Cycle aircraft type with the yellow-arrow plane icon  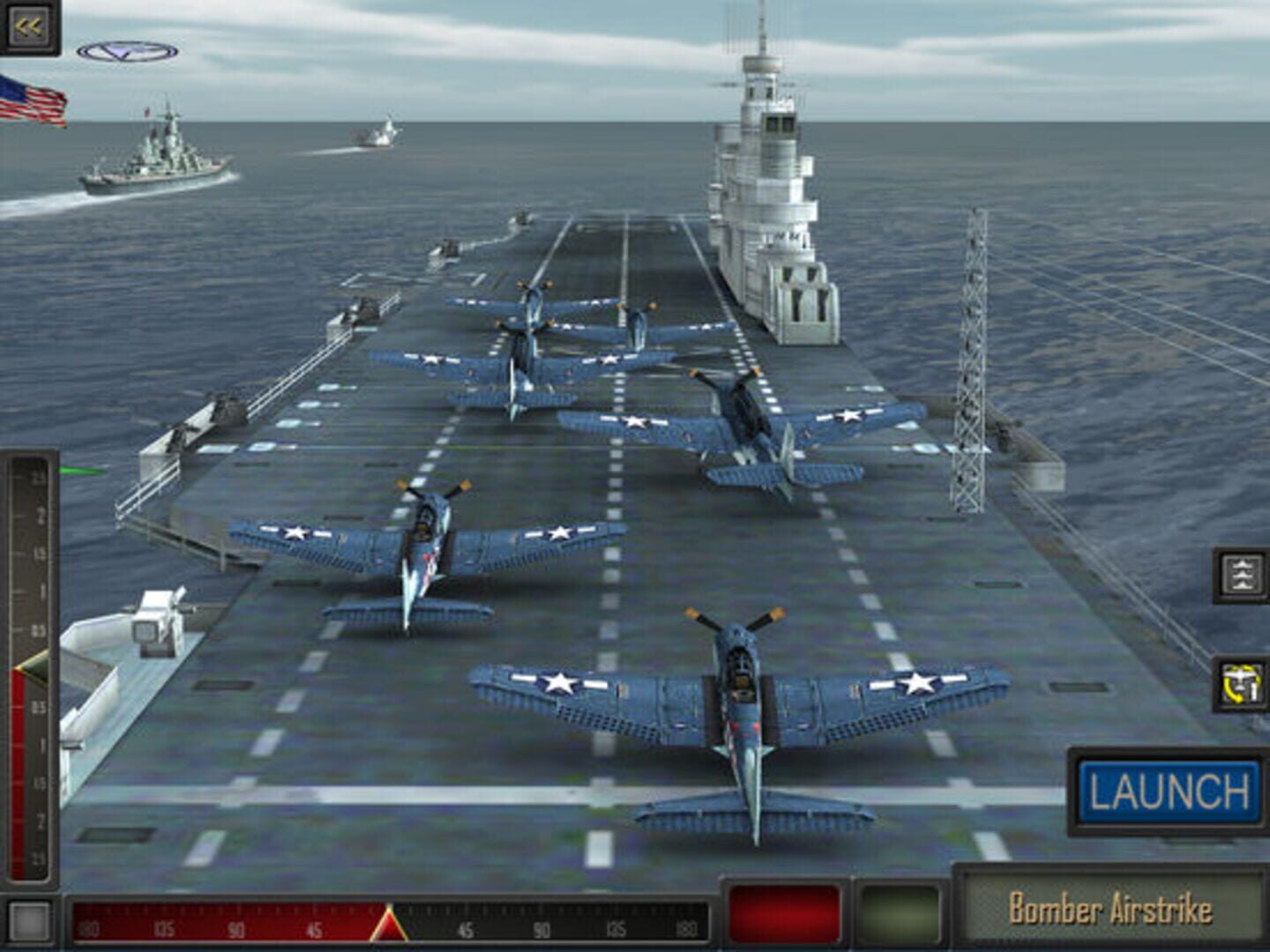[x=1241, y=685]
